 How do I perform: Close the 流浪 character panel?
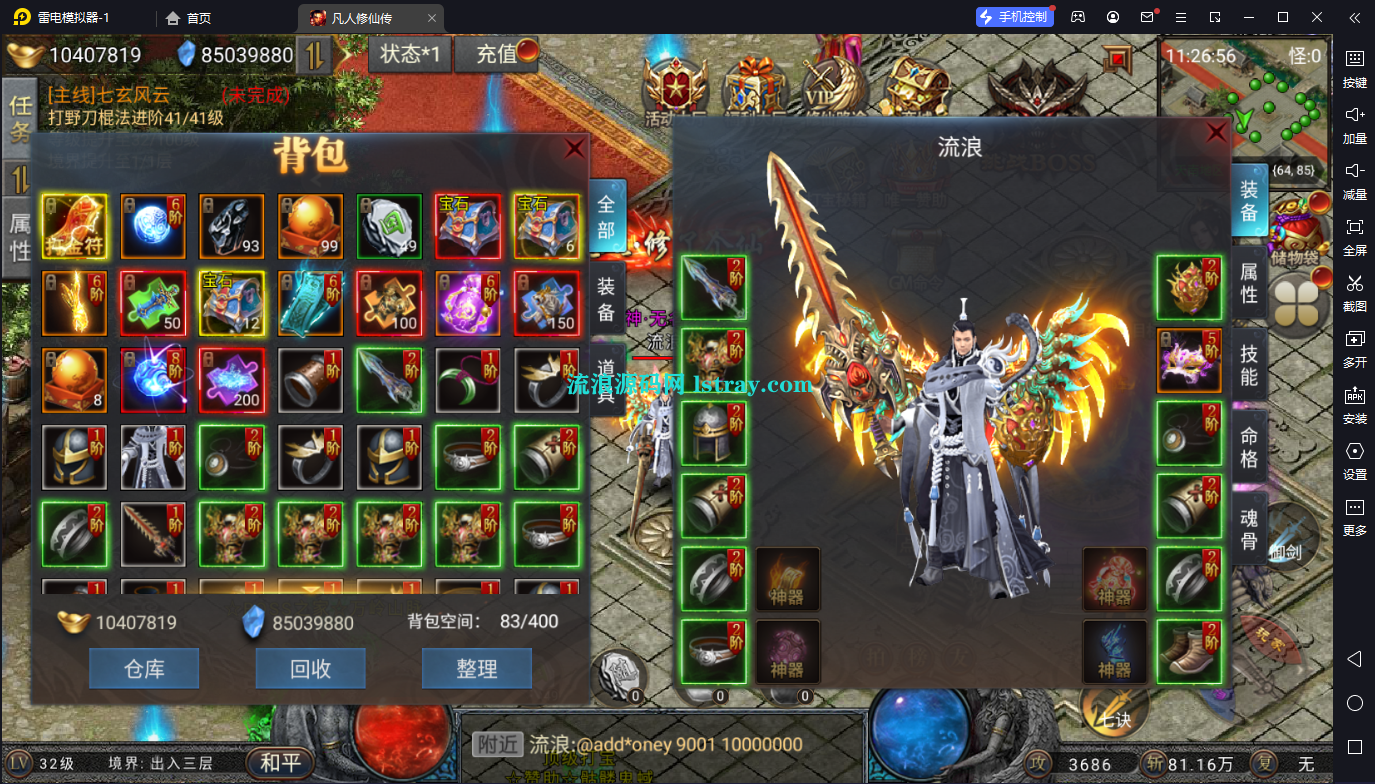[1216, 133]
